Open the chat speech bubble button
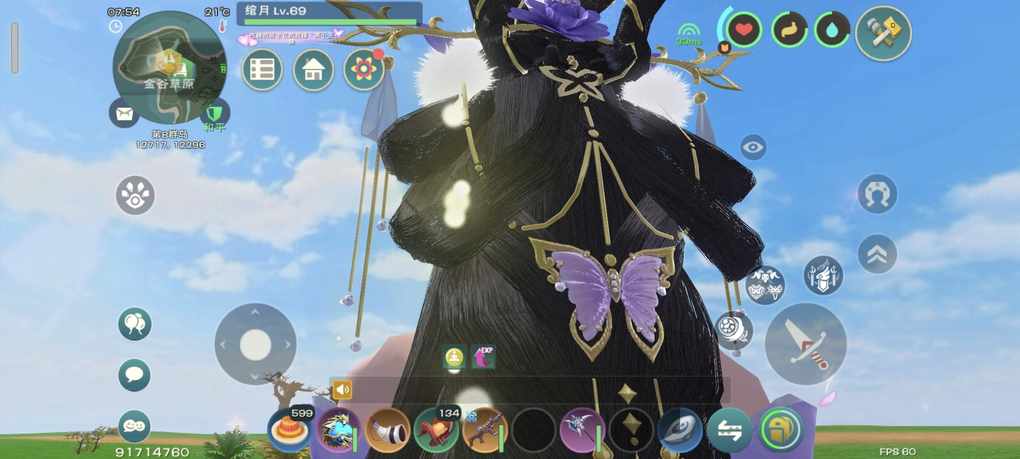The width and height of the screenshot is (1020, 459). tap(134, 375)
